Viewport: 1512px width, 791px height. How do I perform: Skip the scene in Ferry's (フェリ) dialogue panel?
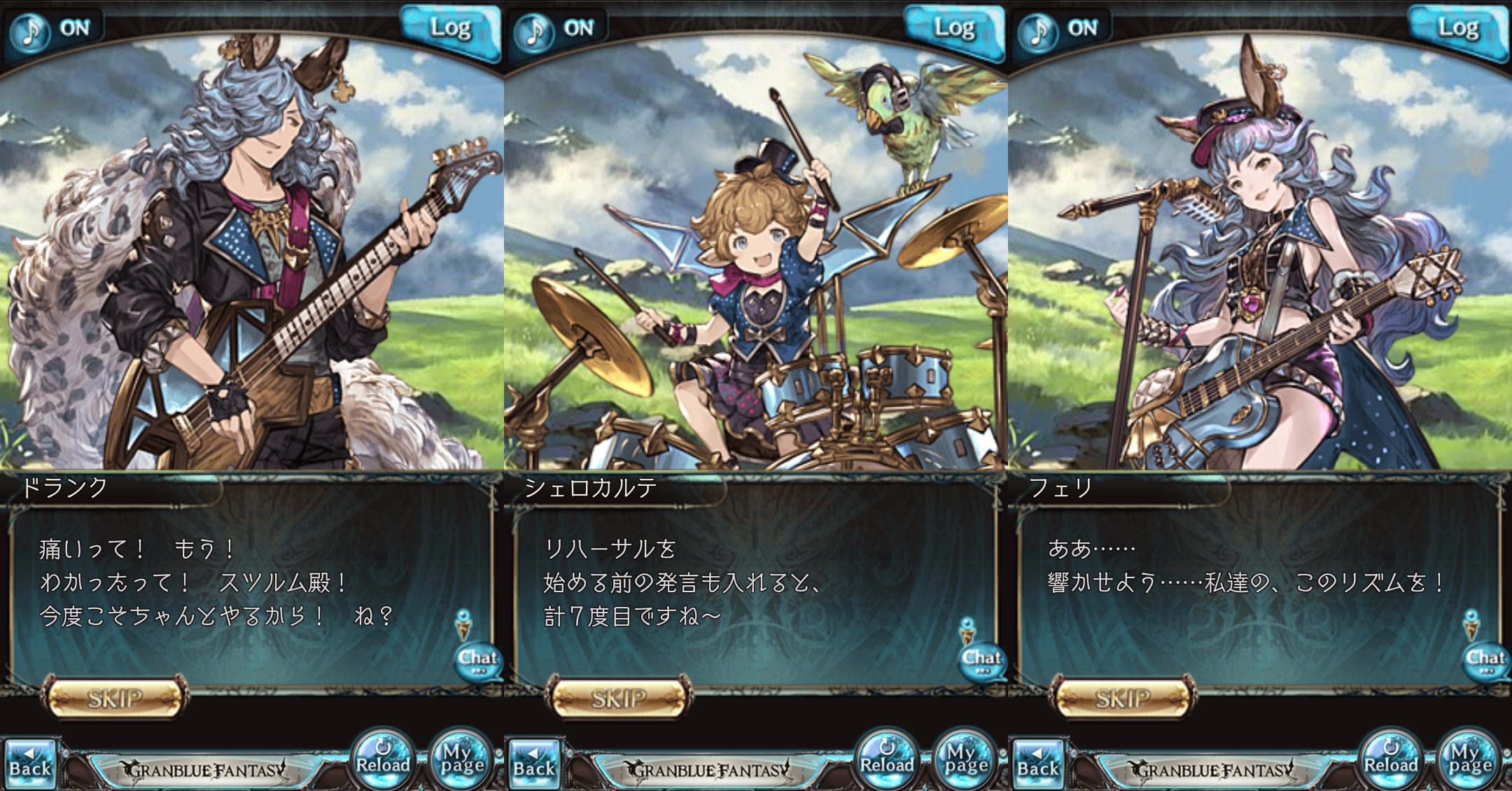(x=1123, y=697)
